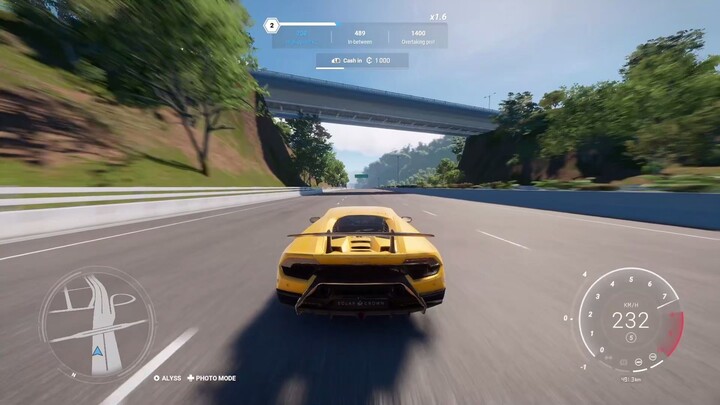The width and height of the screenshot is (720, 405).
Task: Cash in the 1 000 credits banner
Action: pos(361,61)
